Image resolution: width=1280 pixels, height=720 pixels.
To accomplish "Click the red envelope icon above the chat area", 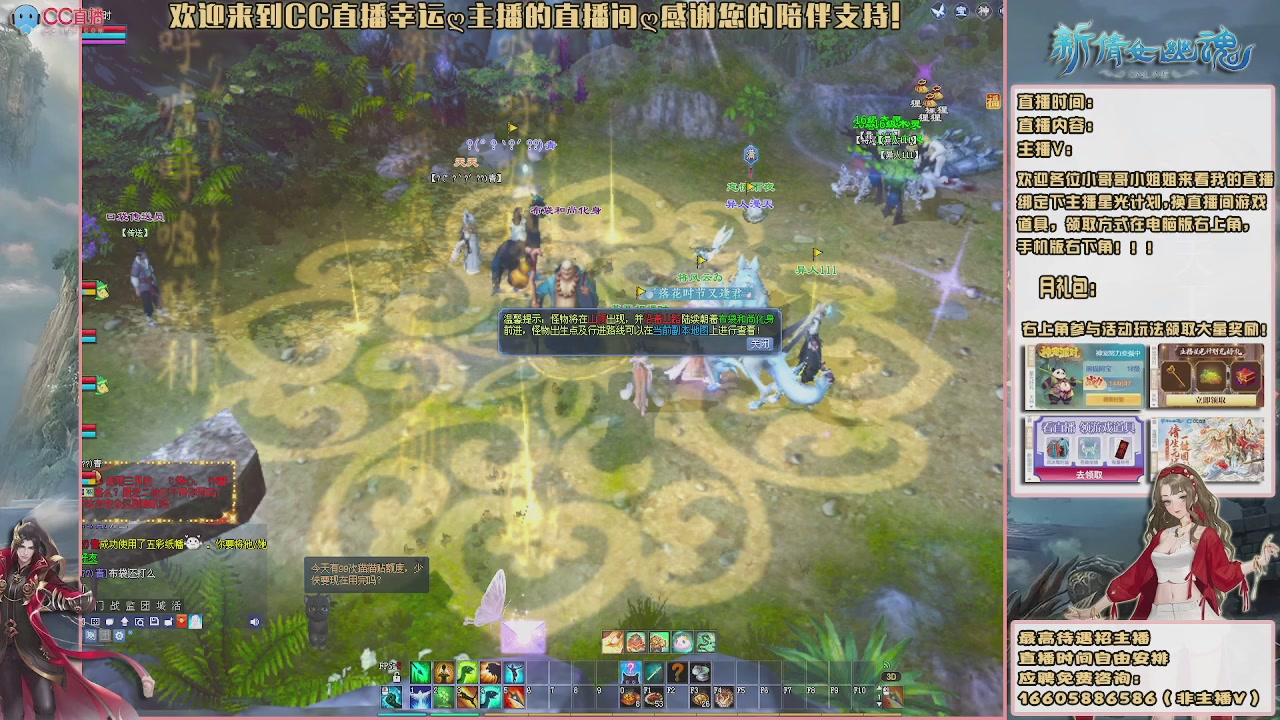I will (x=180, y=621).
